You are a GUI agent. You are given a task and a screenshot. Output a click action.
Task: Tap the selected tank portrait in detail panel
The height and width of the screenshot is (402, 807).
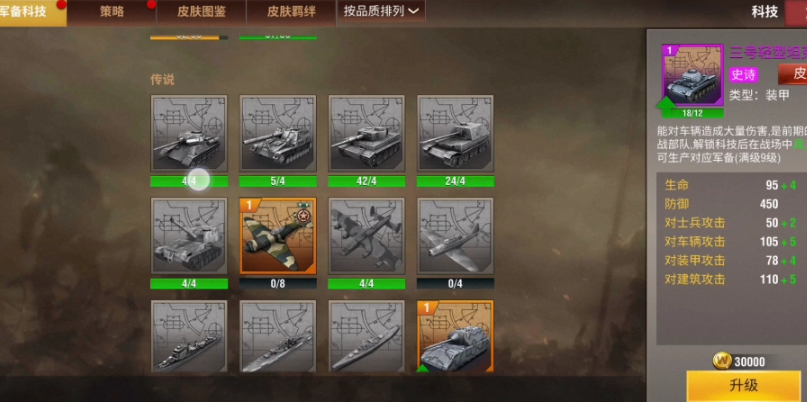(692, 76)
